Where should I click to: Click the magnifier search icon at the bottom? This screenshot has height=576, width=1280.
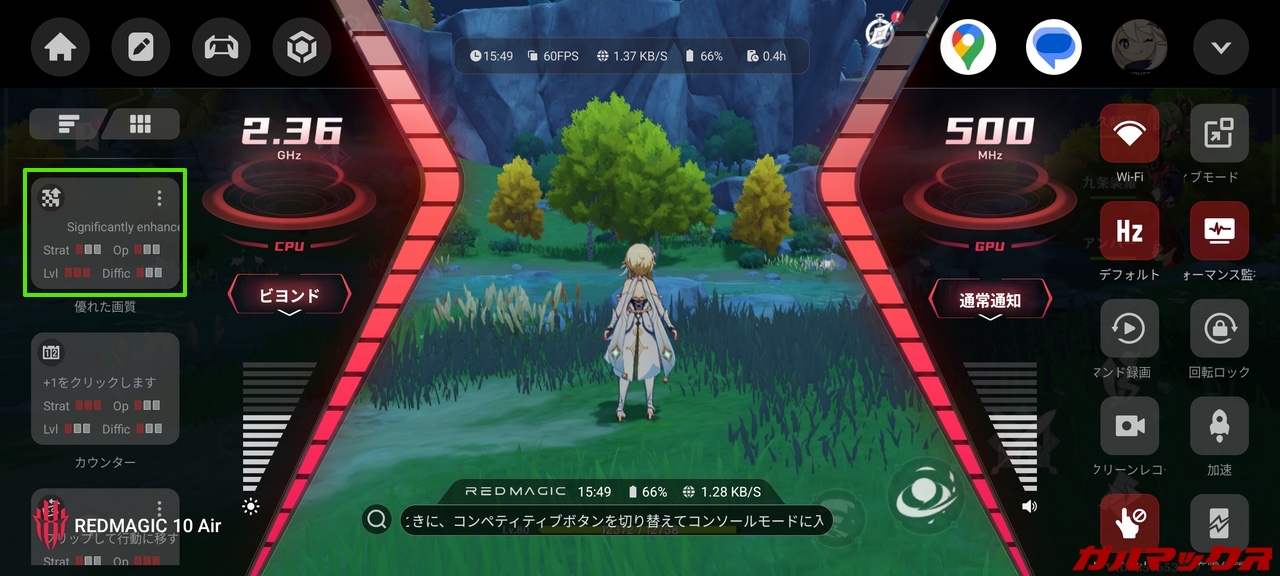coord(377,519)
